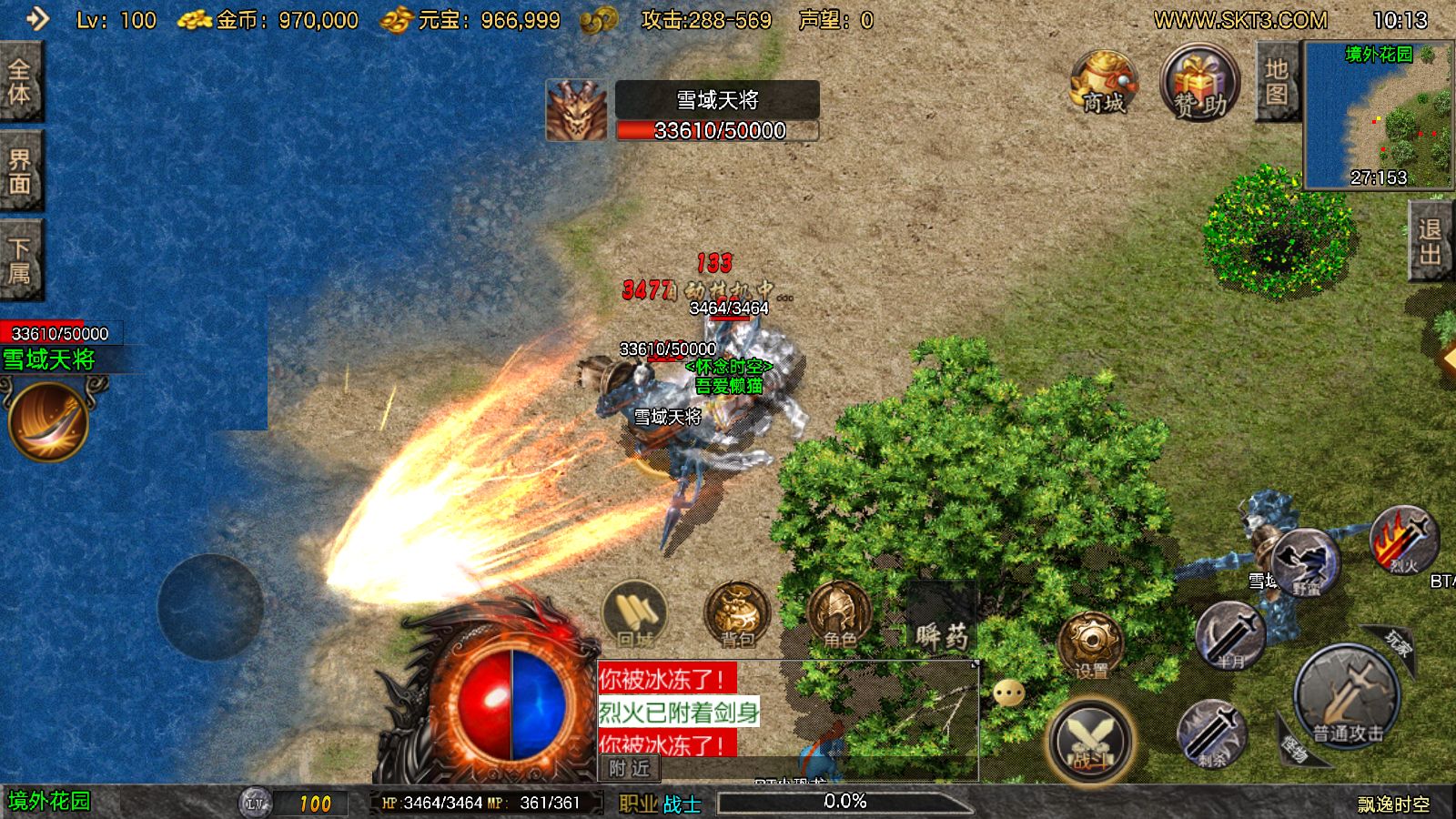1456x819 pixels.
Task: Open the 设置 settings gear
Action: point(1090,645)
